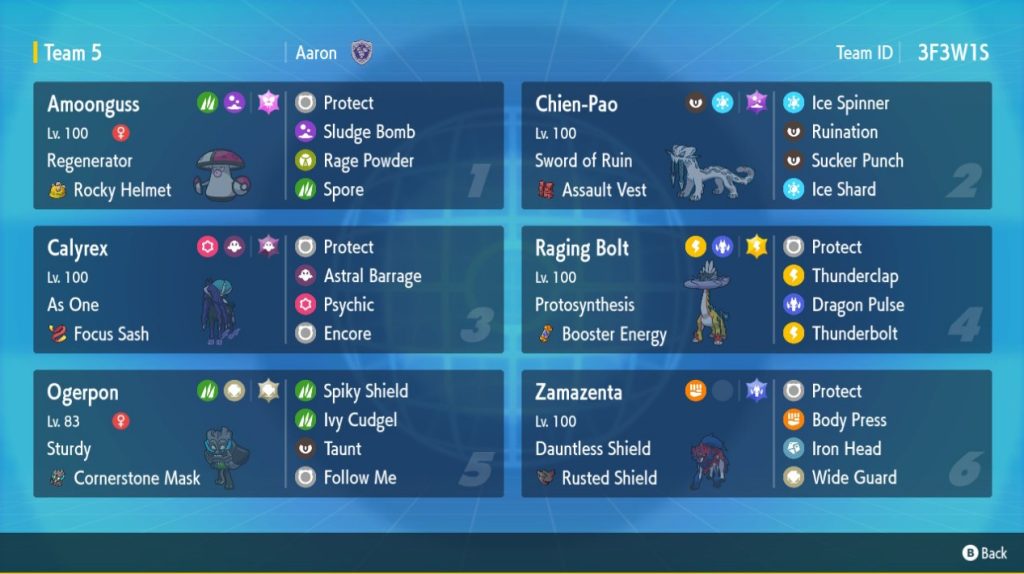Click Ogerpon's Ivy Cudgel move
This screenshot has width=1024, height=574.
pyautogui.click(x=359, y=420)
